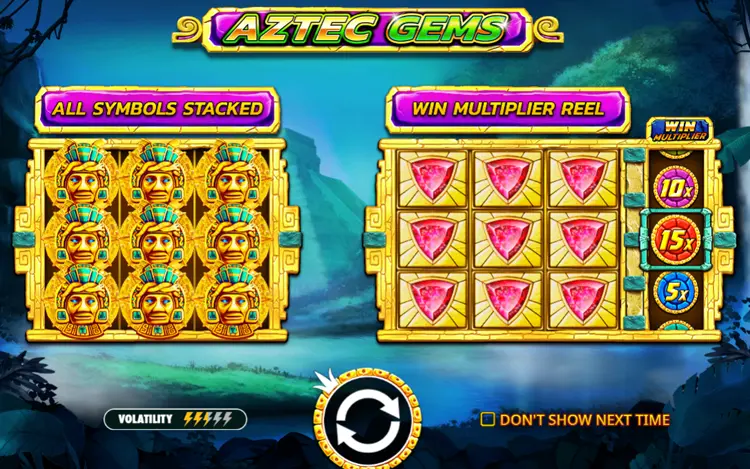Tick the Don't Show Next Time checkbox
This screenshot has height=469, width=750.
[x=488, y=420]
